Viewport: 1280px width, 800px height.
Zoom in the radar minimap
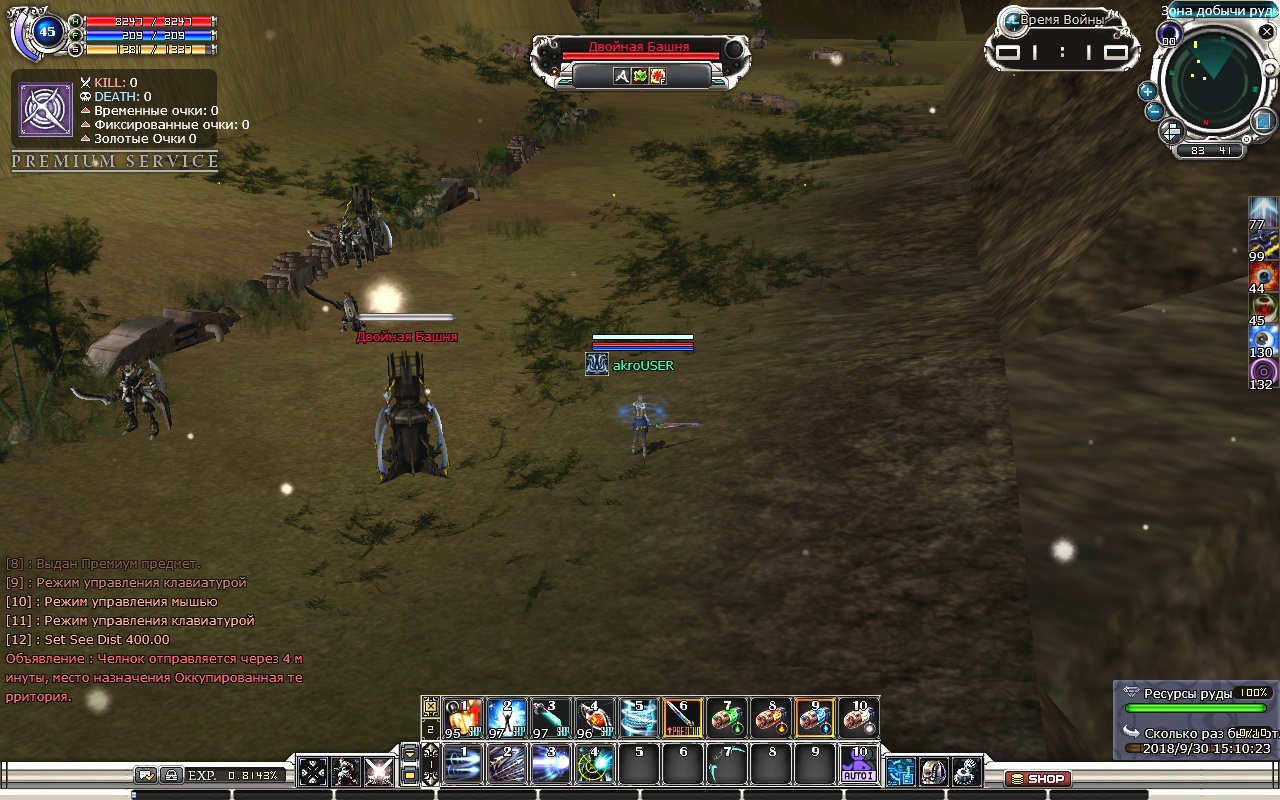[x=1147, y=91]
